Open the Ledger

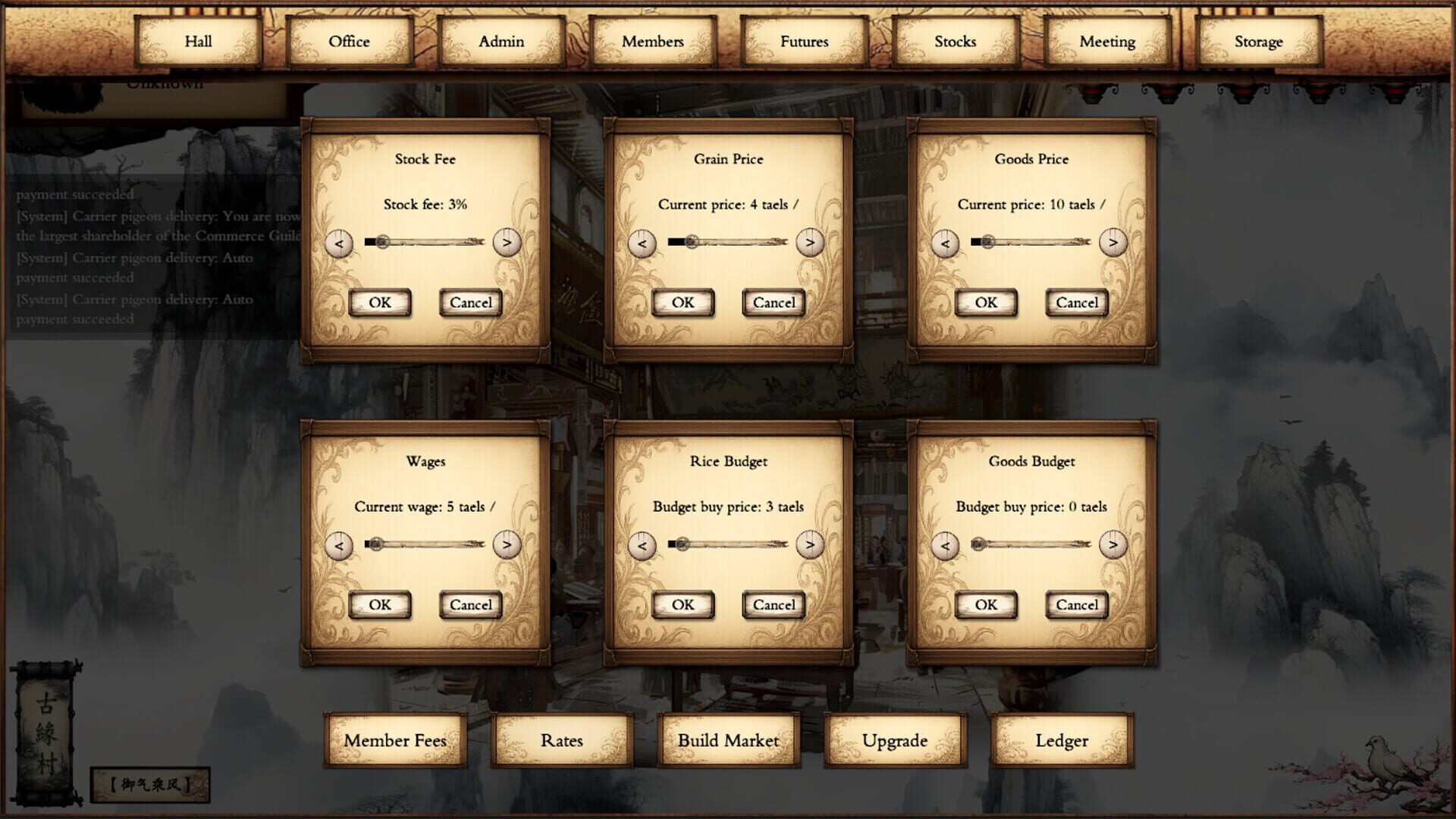click(1061, 740)
